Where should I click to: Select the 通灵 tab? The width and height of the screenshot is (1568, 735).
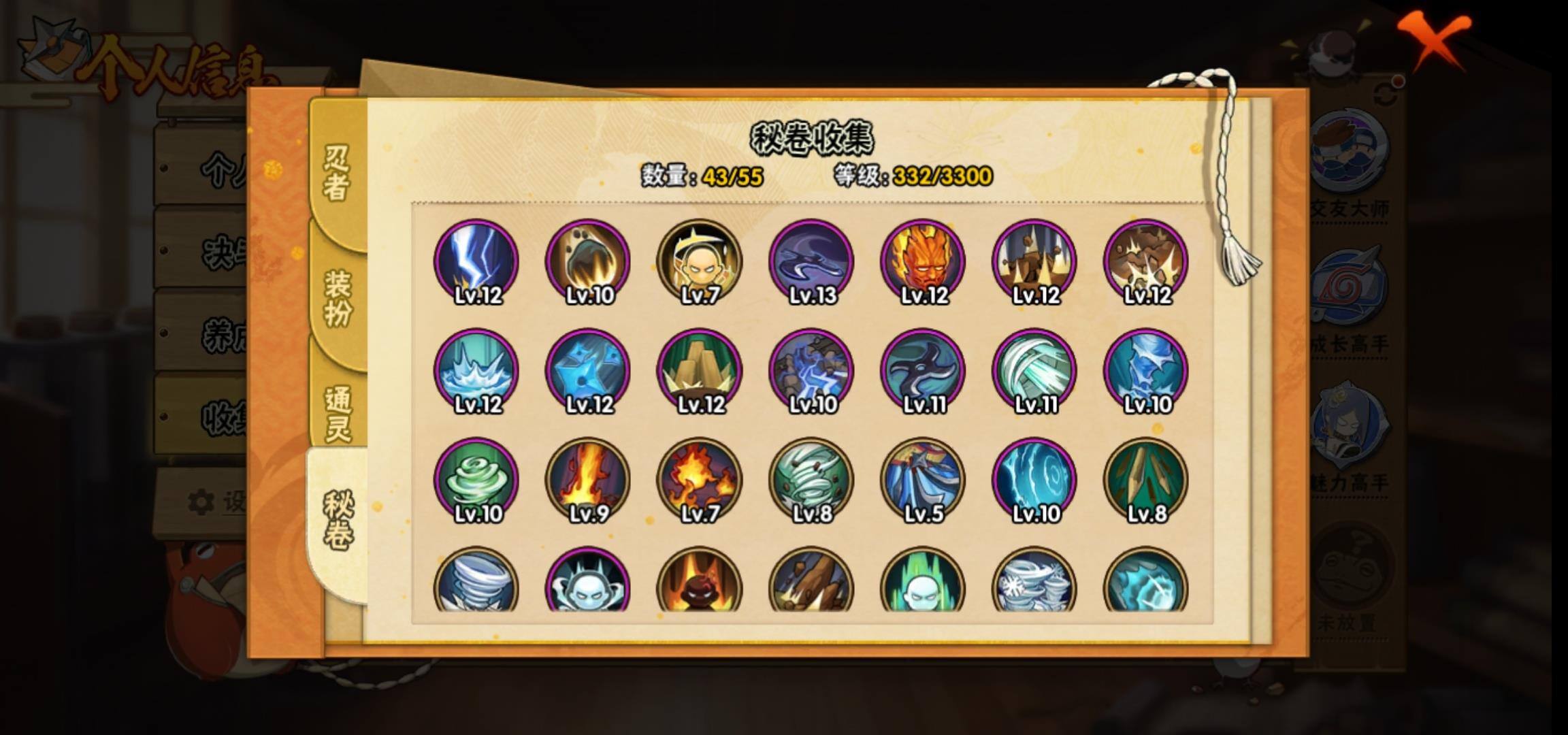coord(338,413)
